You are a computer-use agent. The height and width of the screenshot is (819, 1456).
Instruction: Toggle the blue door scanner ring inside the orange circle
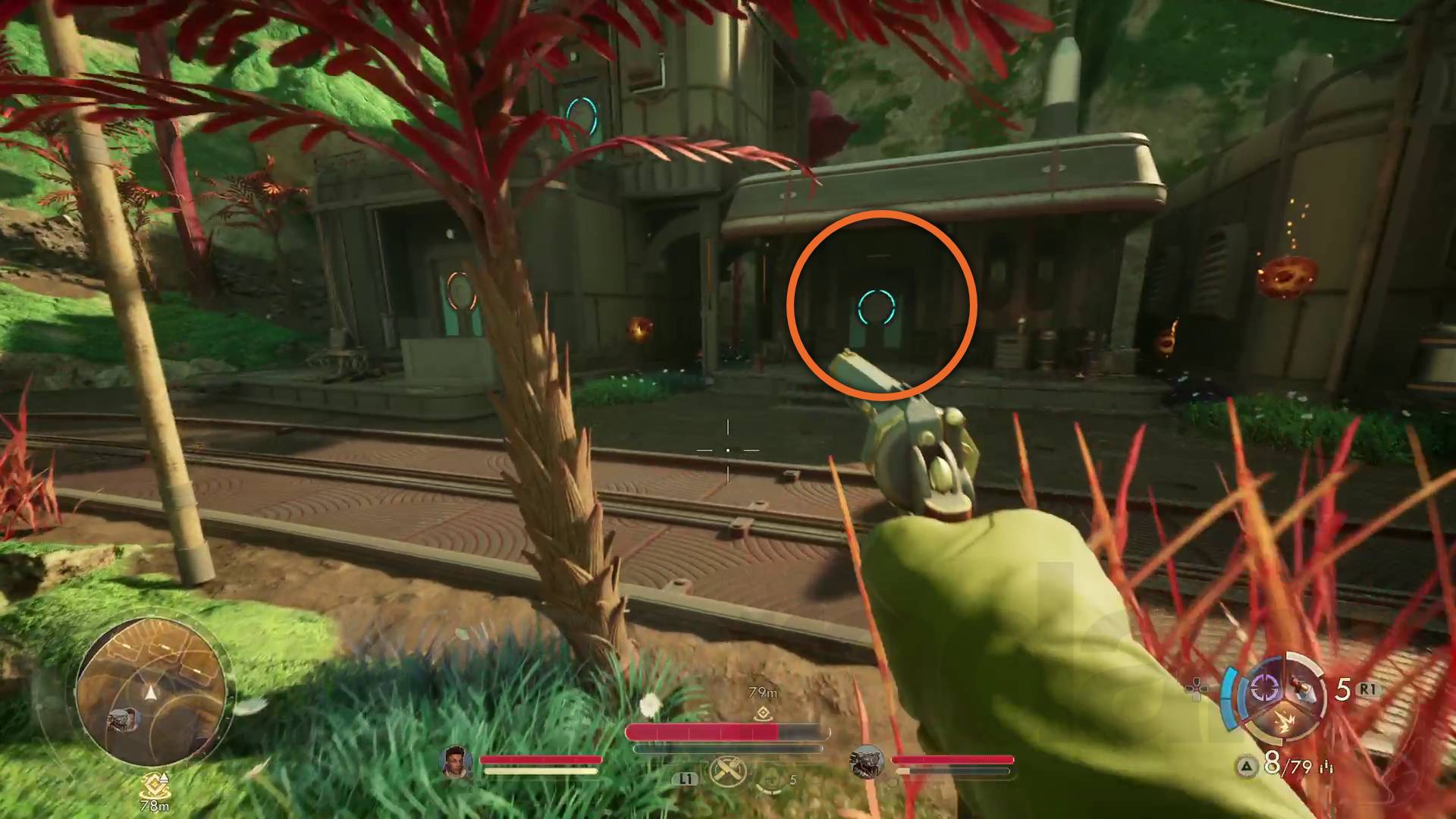[x=877, y=307]
